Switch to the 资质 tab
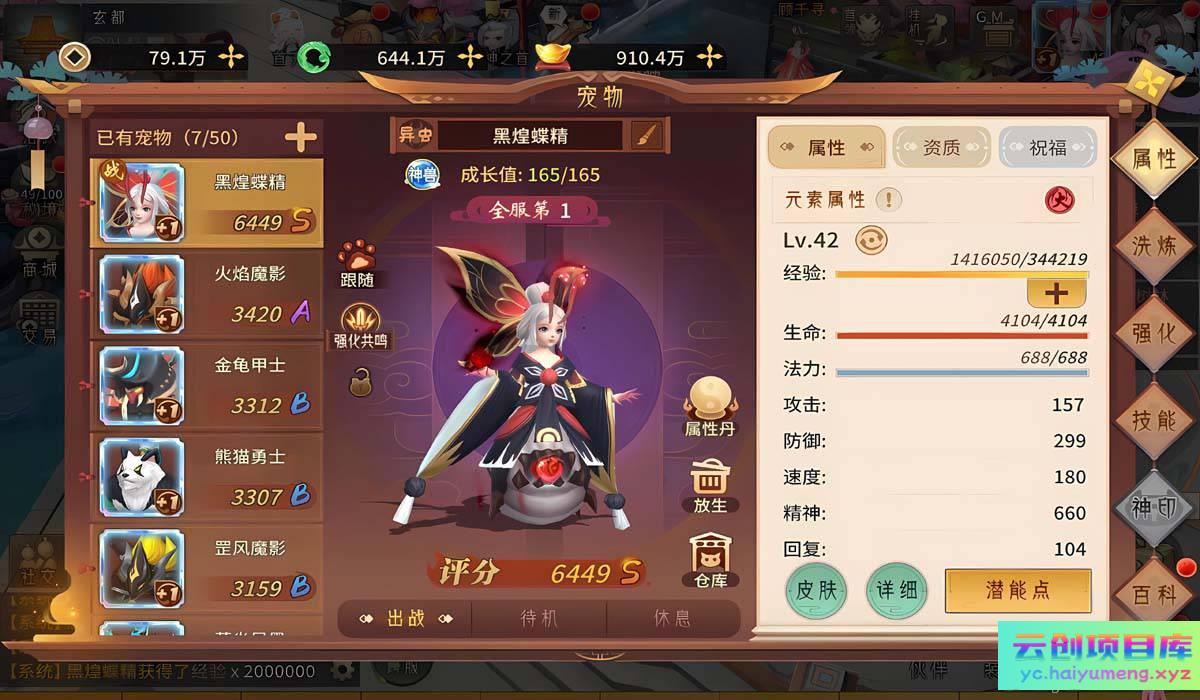The width and height of the screenshot is (1200, 700). point(940,148)
